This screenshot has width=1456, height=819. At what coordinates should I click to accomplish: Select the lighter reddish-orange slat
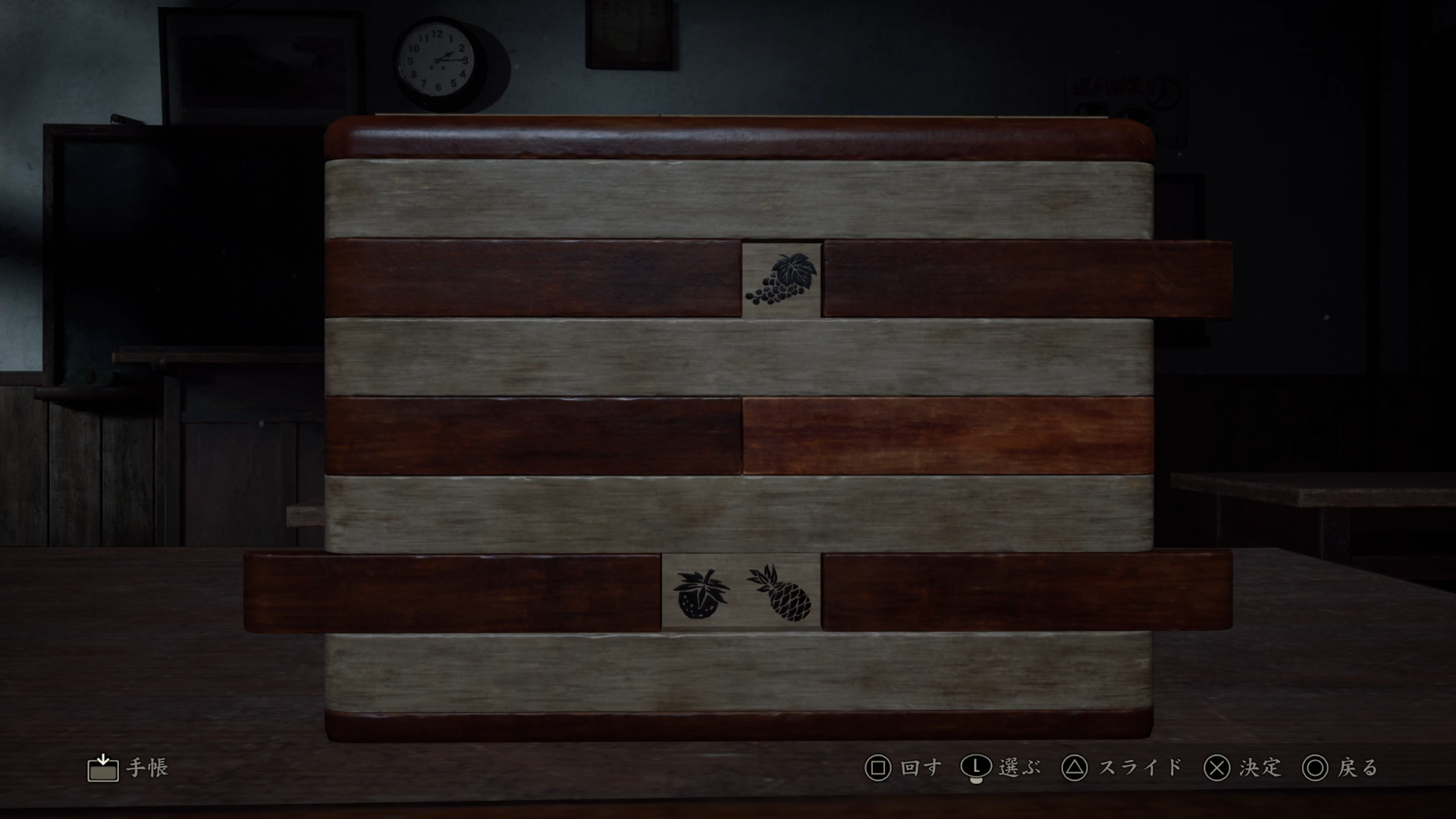coord(948,436)
